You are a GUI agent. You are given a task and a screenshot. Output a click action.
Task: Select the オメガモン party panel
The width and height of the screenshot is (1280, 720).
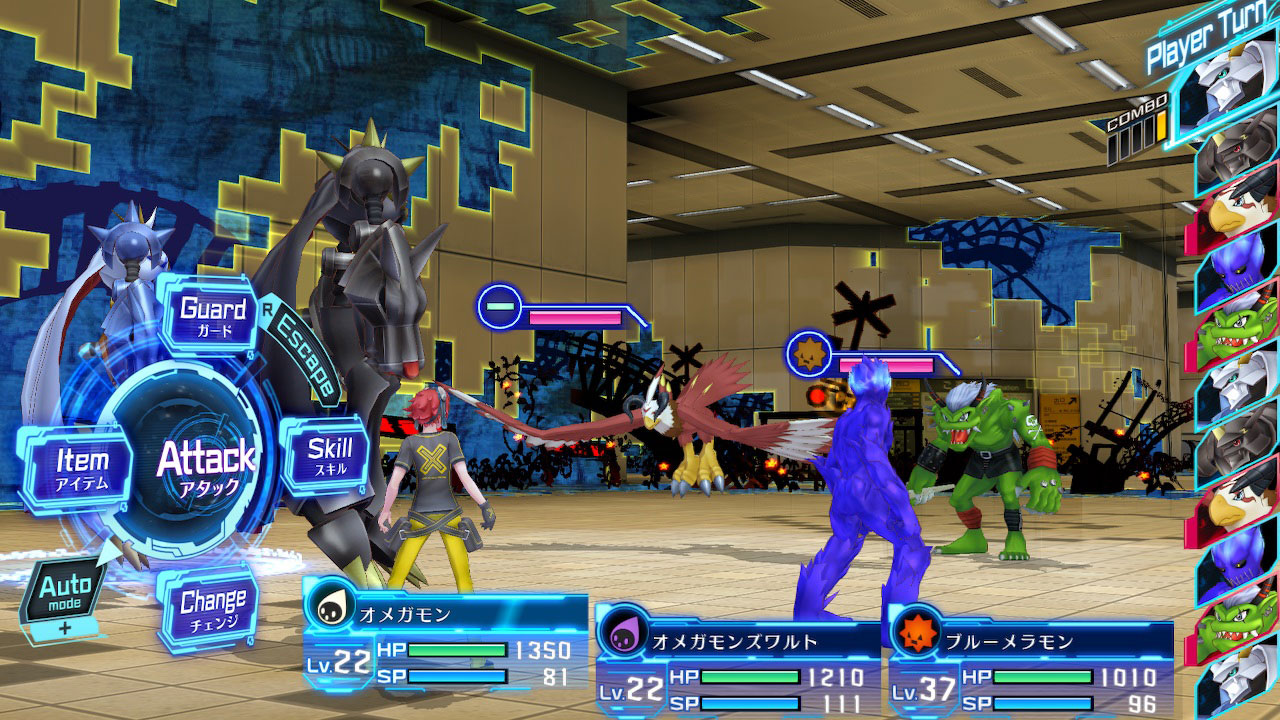(446, 647)
